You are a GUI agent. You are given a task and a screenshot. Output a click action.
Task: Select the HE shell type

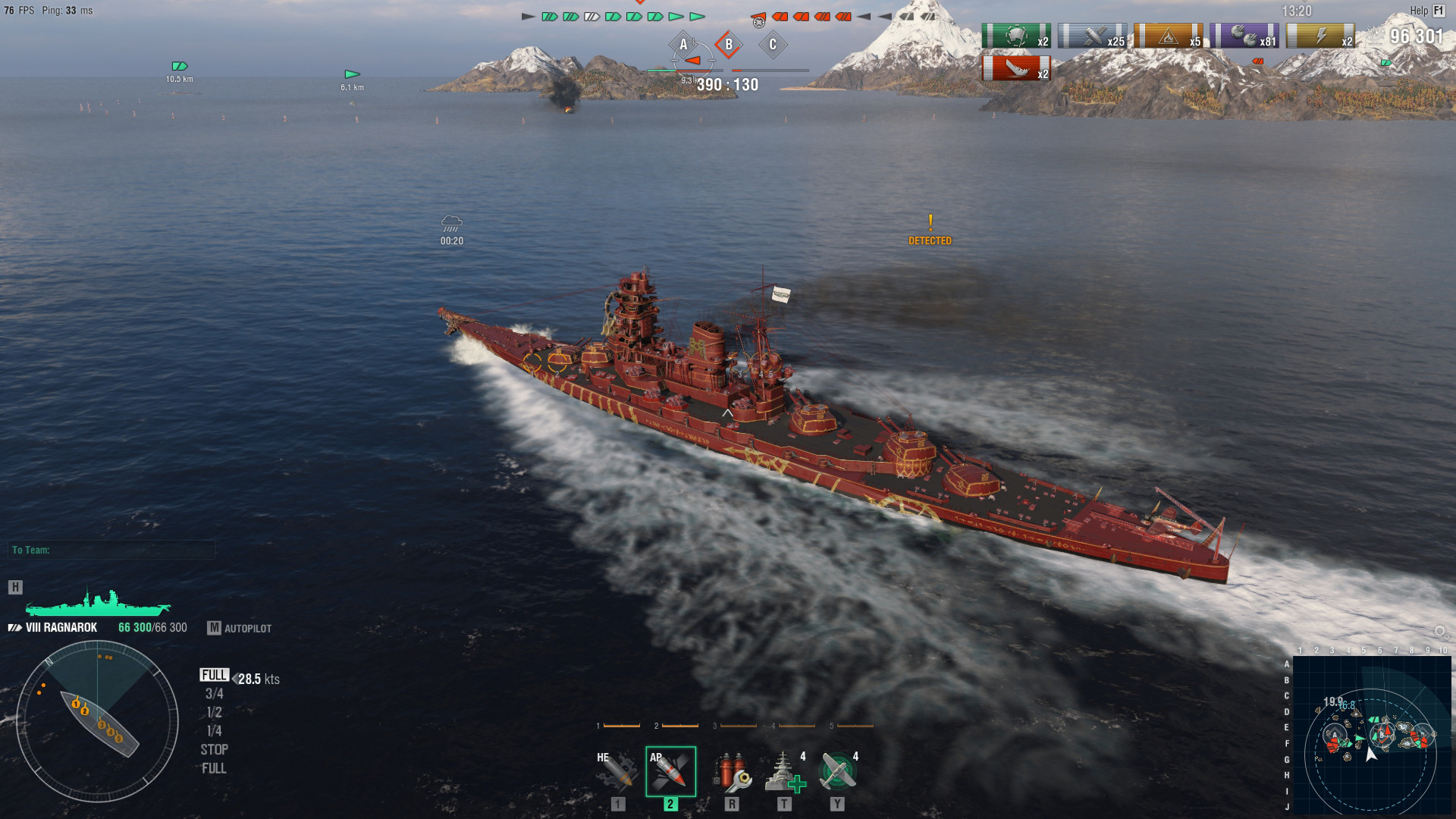coord(617,772)
